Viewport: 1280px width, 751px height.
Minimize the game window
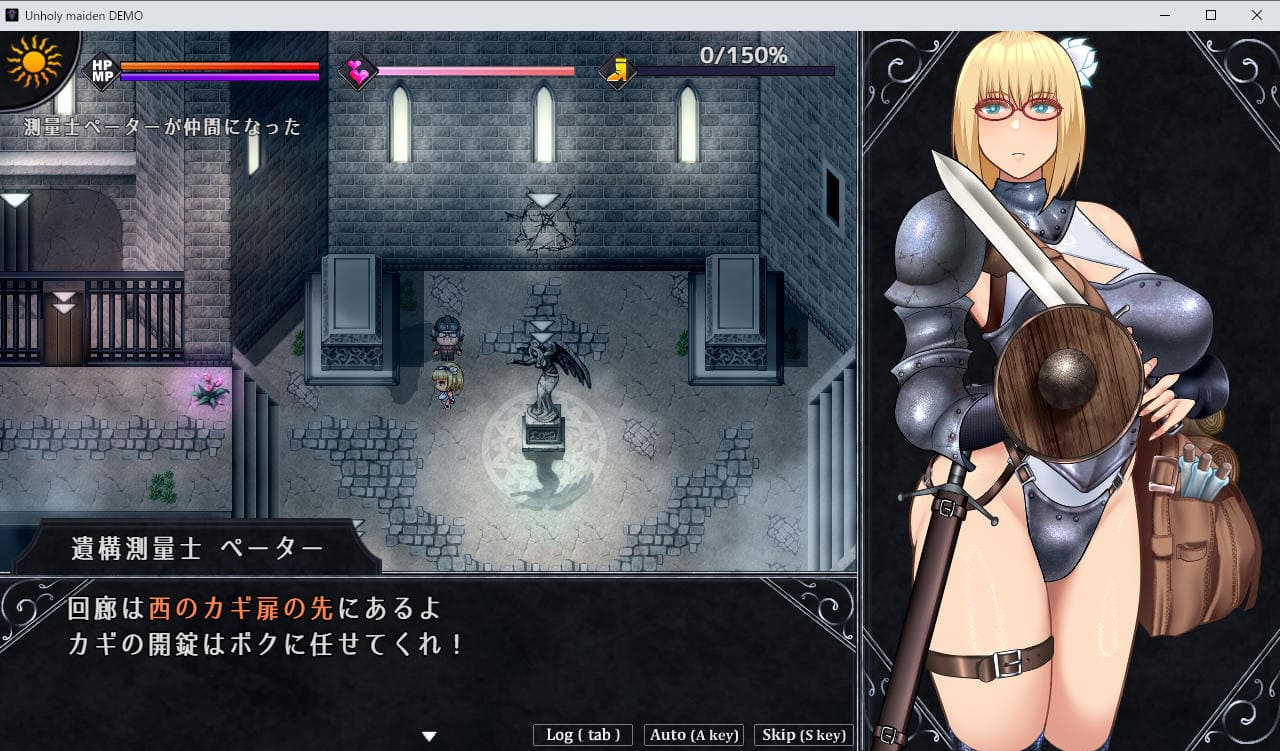(1165, 15)
